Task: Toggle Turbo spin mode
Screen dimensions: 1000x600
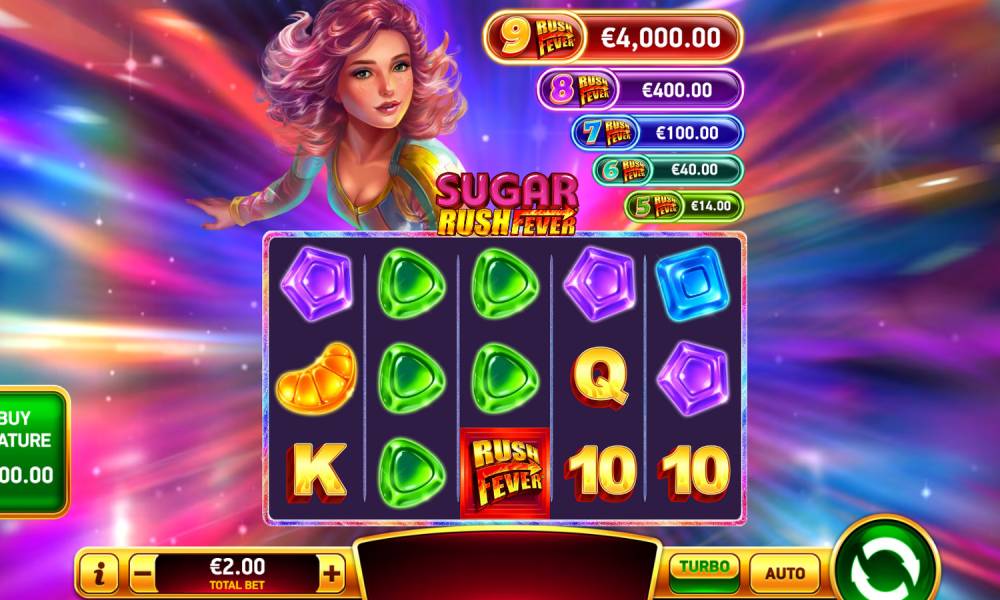Action: (704, 572)
